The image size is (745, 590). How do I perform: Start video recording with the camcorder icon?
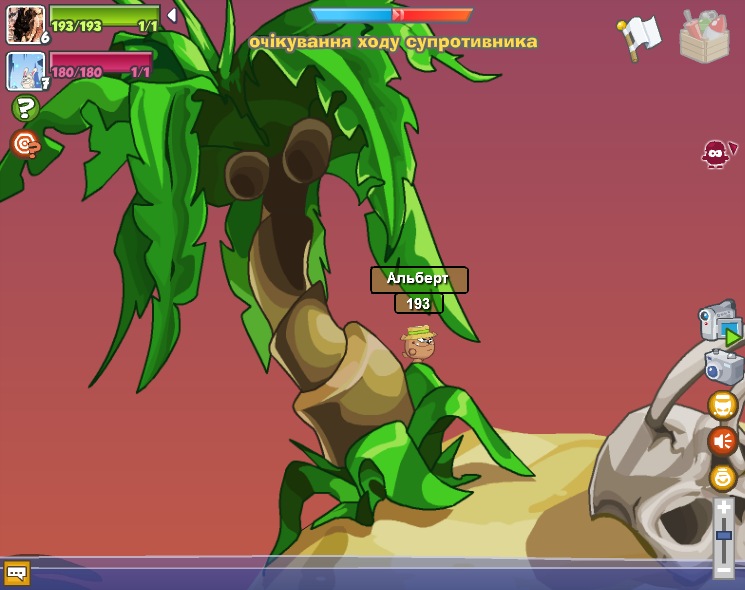(719, 322)
